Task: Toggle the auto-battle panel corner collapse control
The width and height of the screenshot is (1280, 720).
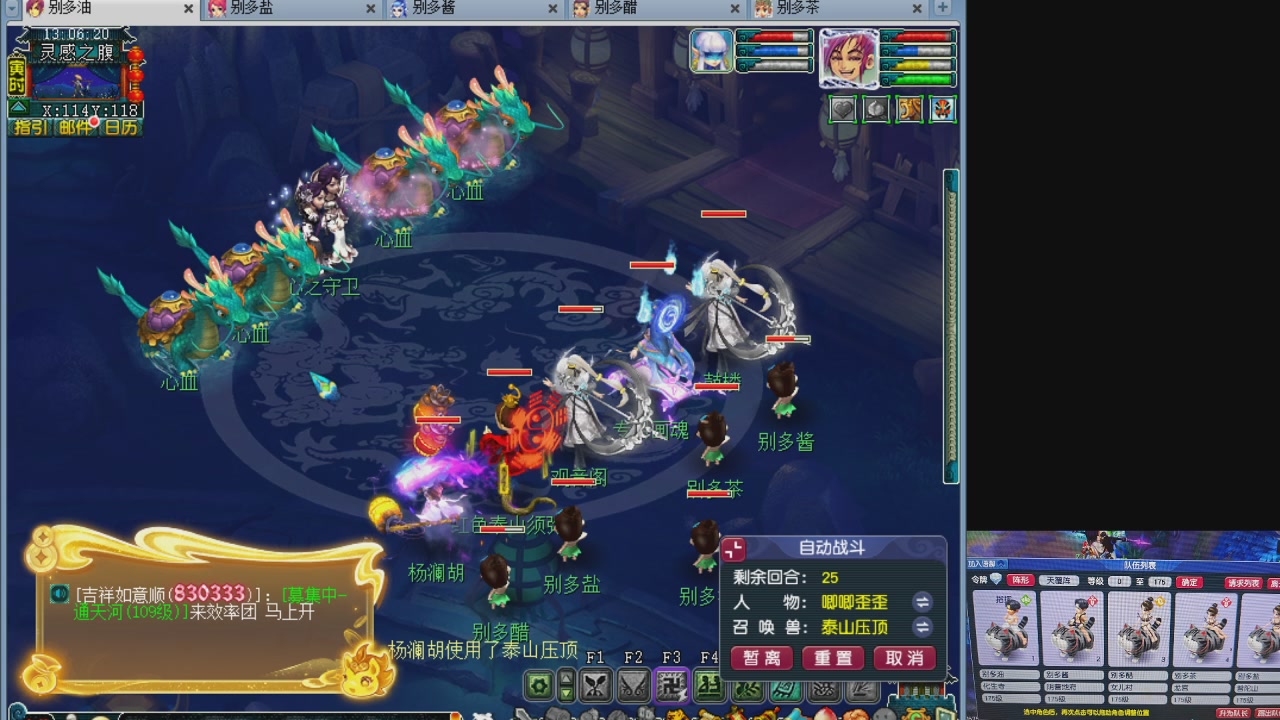Action: [x=733, y=549]
